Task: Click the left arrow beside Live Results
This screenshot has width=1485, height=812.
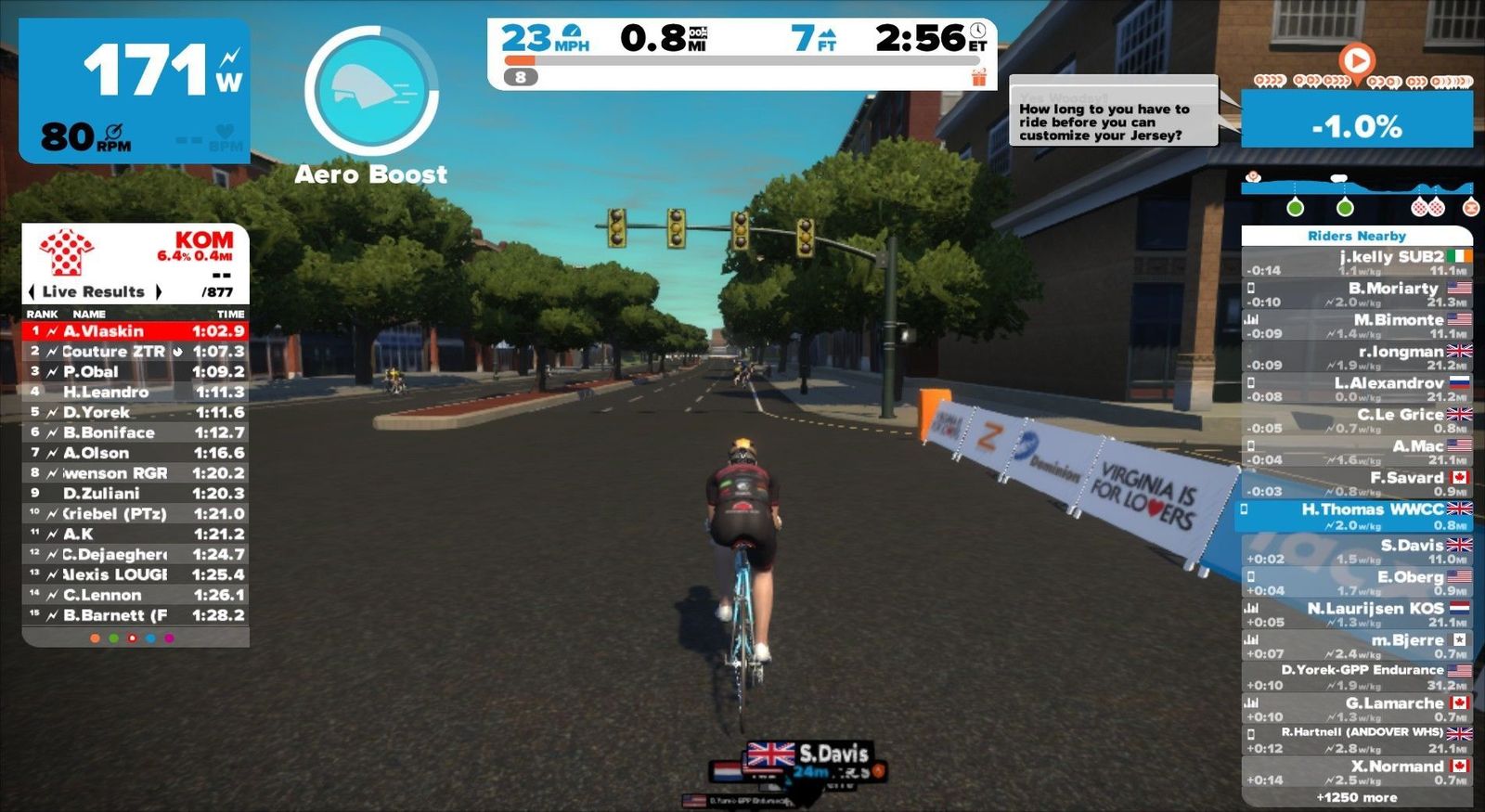Action: pyautogui.click(x=32, y=291)
